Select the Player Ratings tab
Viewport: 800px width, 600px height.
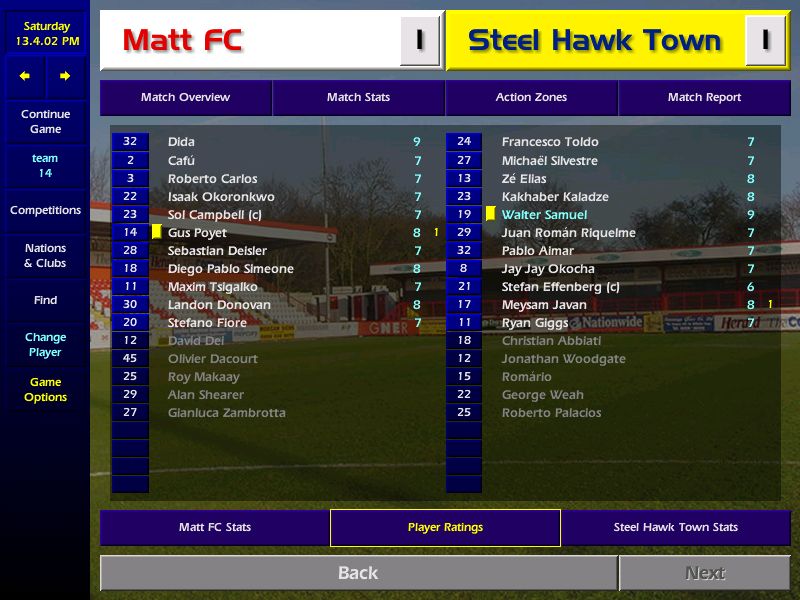445,527
